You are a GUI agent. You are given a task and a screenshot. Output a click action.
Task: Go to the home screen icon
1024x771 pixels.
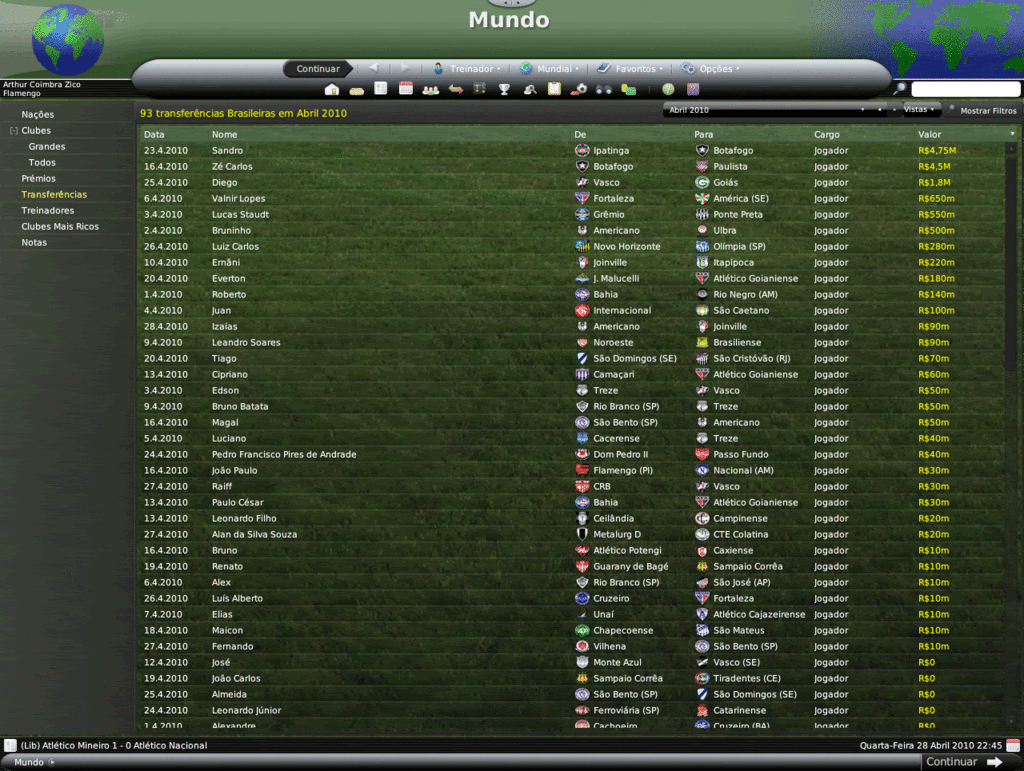332,89
